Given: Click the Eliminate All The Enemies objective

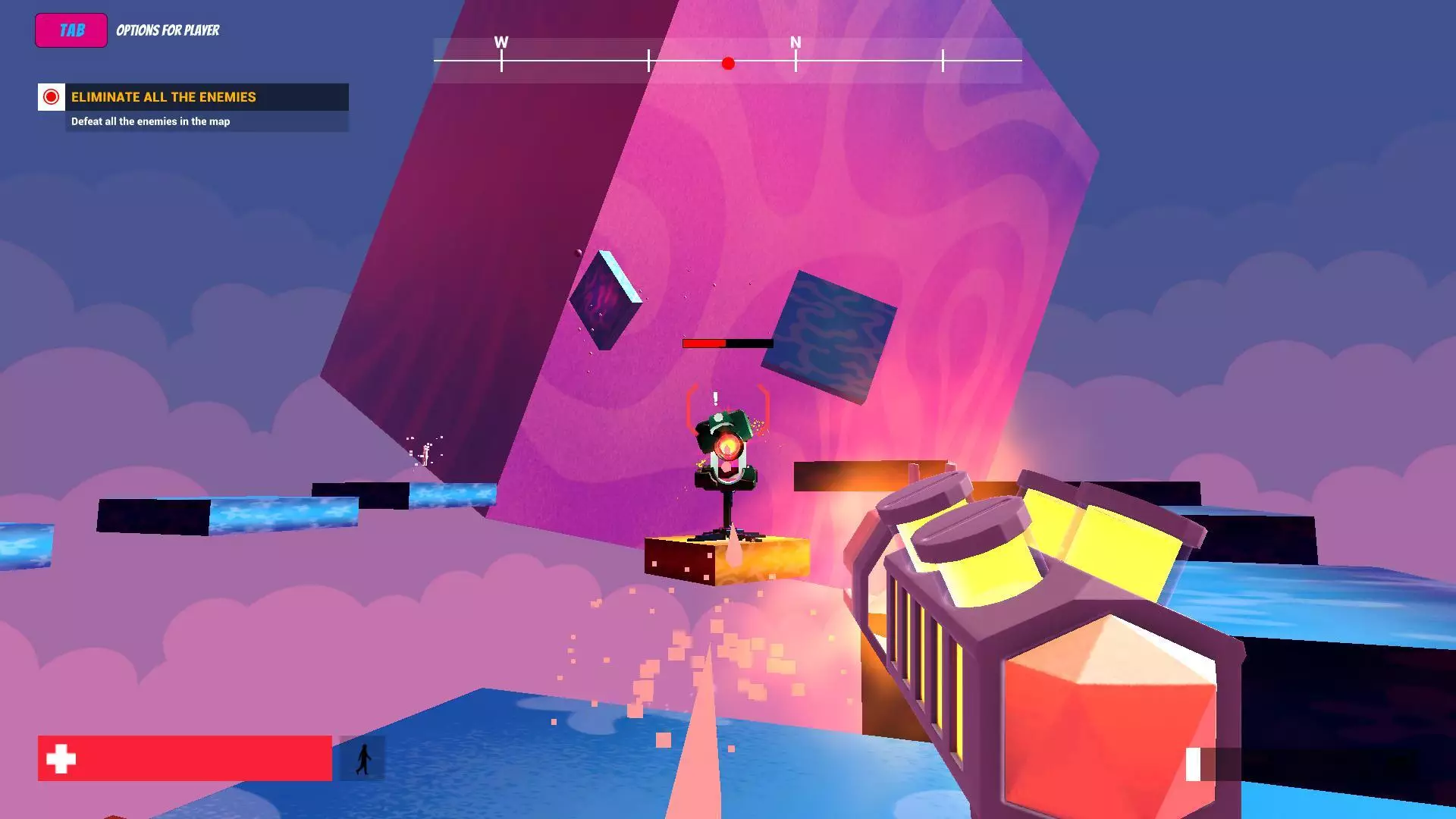Looking at the screenshot, I should click(164, 97).
